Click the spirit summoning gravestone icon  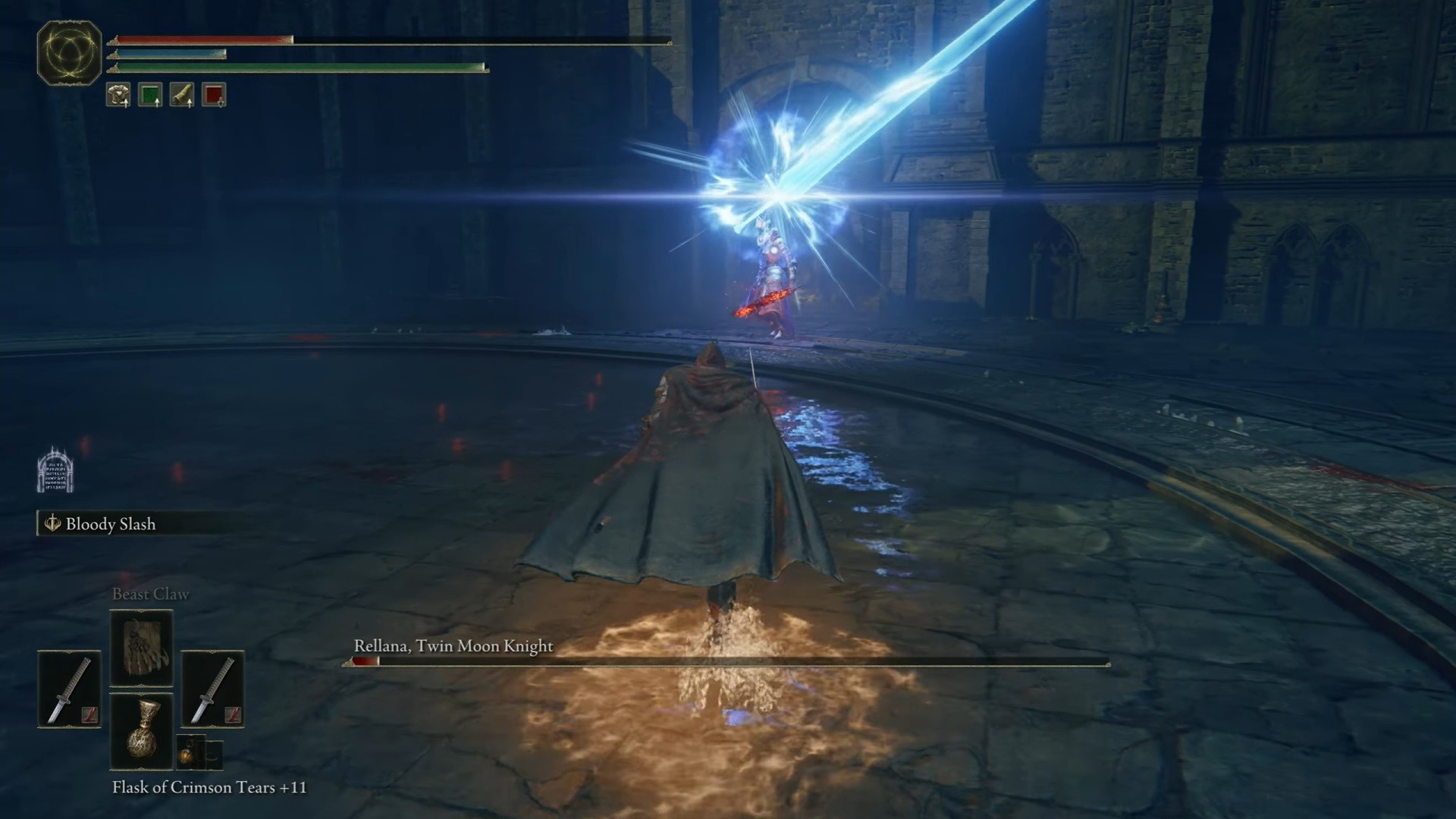tap(55, 470)
